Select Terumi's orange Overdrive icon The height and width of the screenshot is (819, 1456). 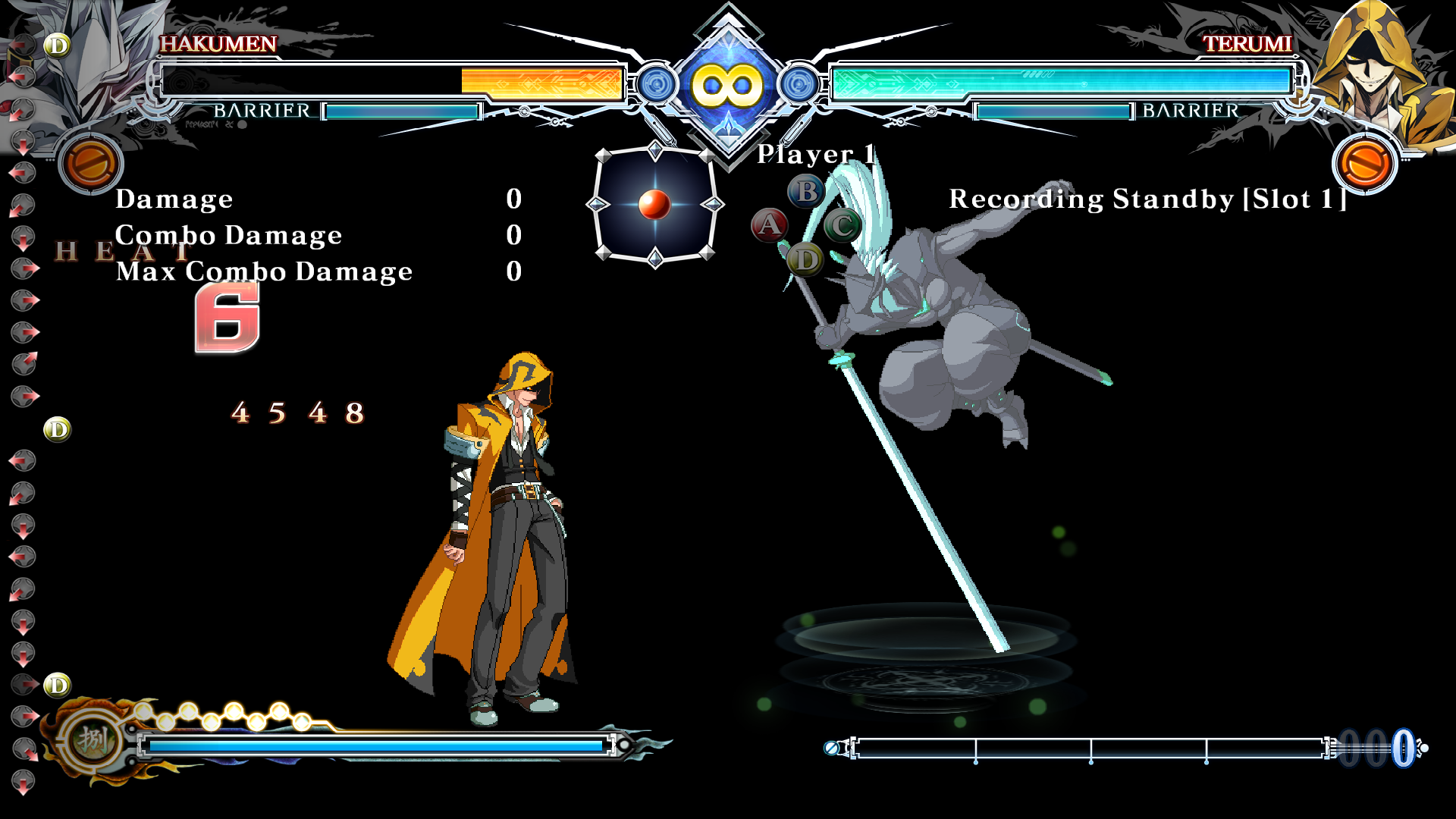[1364, 163]
